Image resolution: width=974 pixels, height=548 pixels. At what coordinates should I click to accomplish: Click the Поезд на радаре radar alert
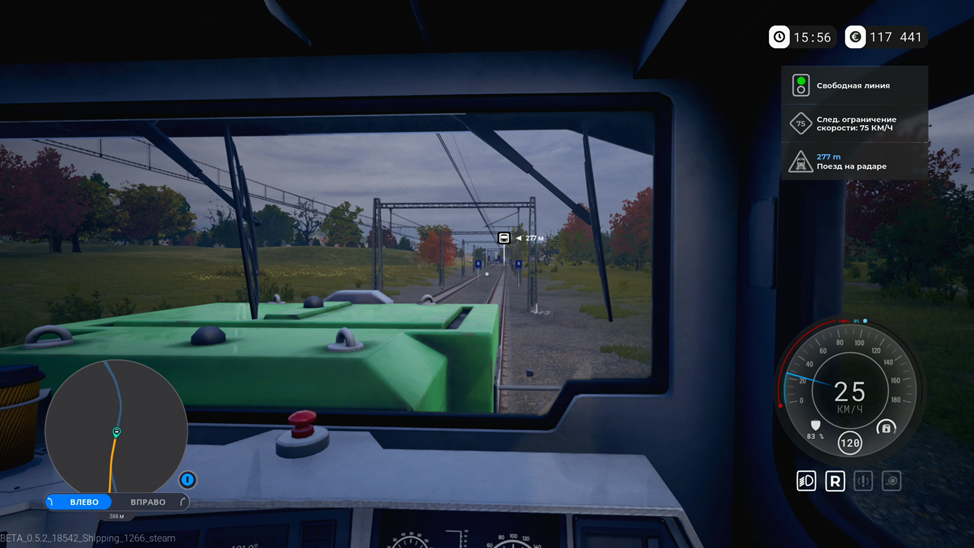coord(854,162)
